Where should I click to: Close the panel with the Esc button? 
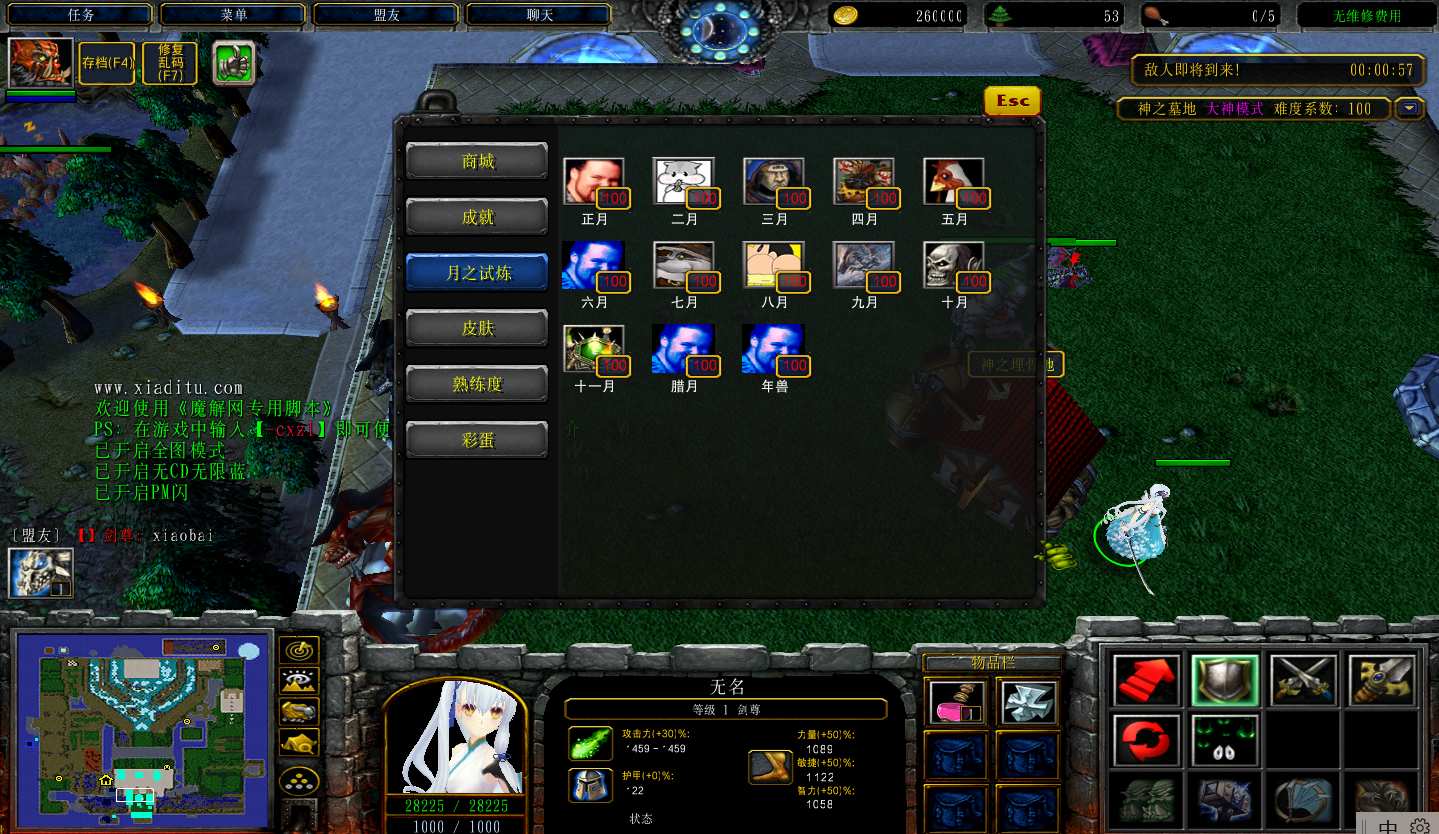tap(1012, 101)
